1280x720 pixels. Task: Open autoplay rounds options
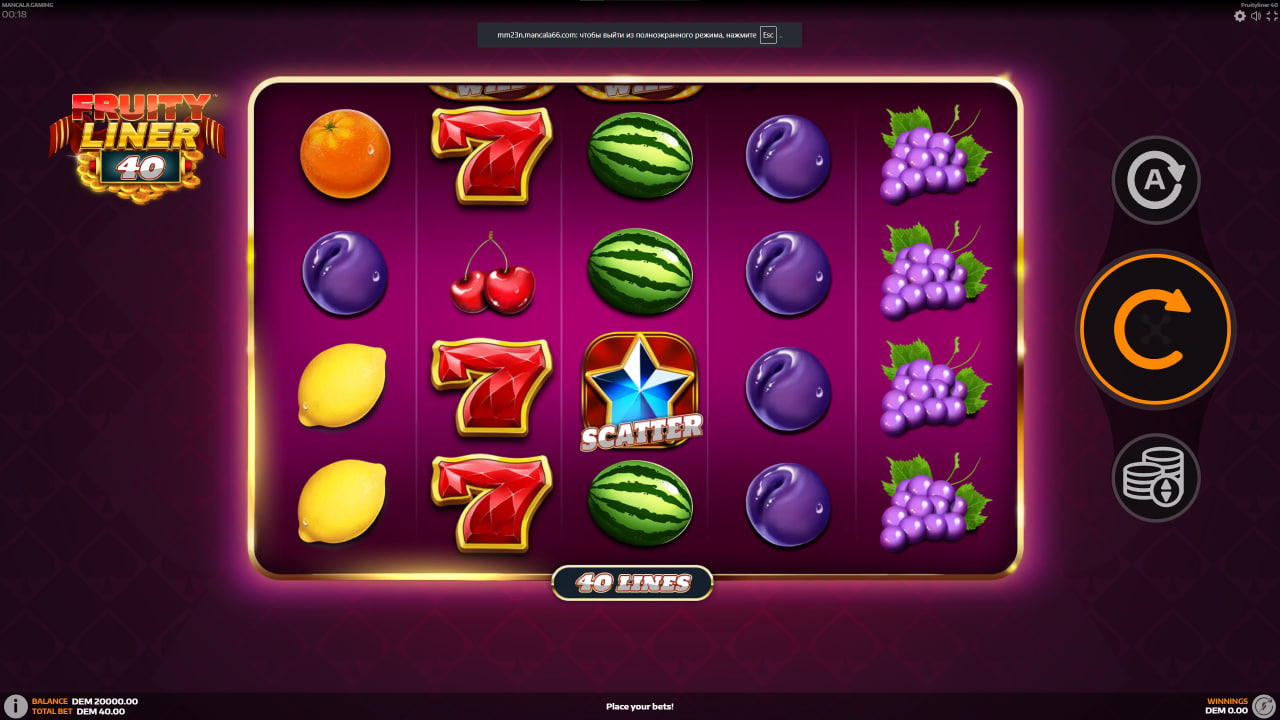1155,178
